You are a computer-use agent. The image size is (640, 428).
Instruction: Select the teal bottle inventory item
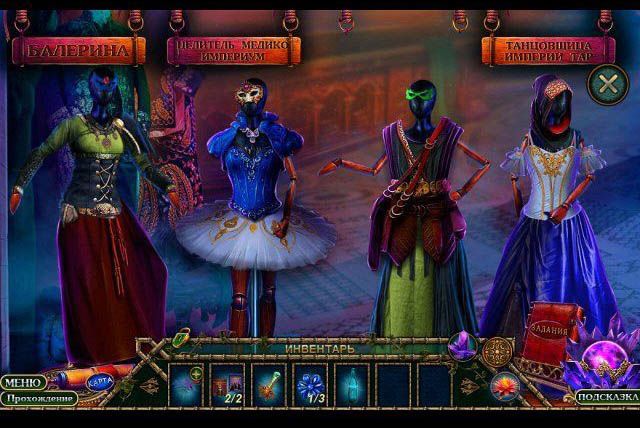[x=349, y=383]
